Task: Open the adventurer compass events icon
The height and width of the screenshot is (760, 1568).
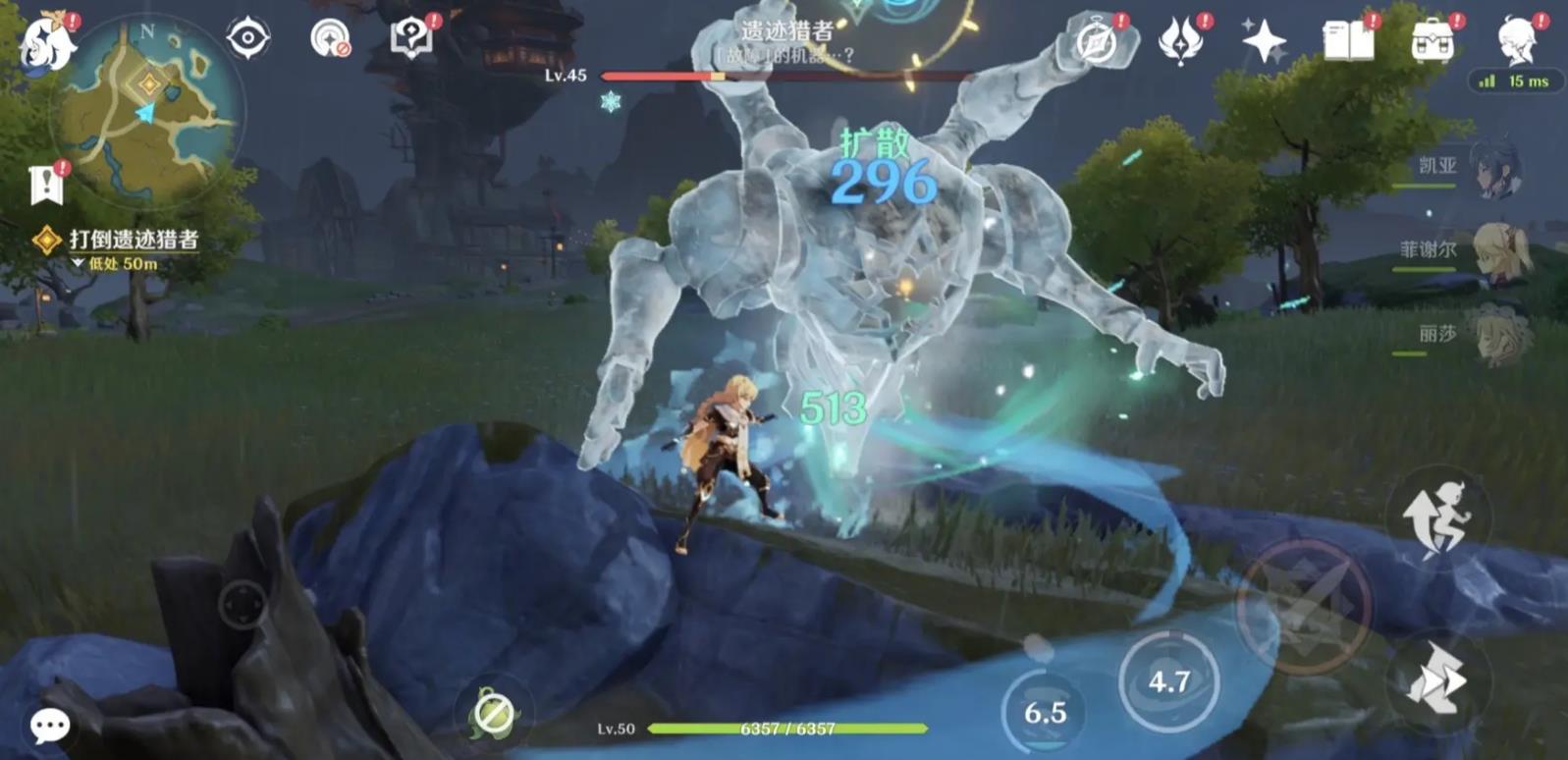Action: tap(1097, 41)
